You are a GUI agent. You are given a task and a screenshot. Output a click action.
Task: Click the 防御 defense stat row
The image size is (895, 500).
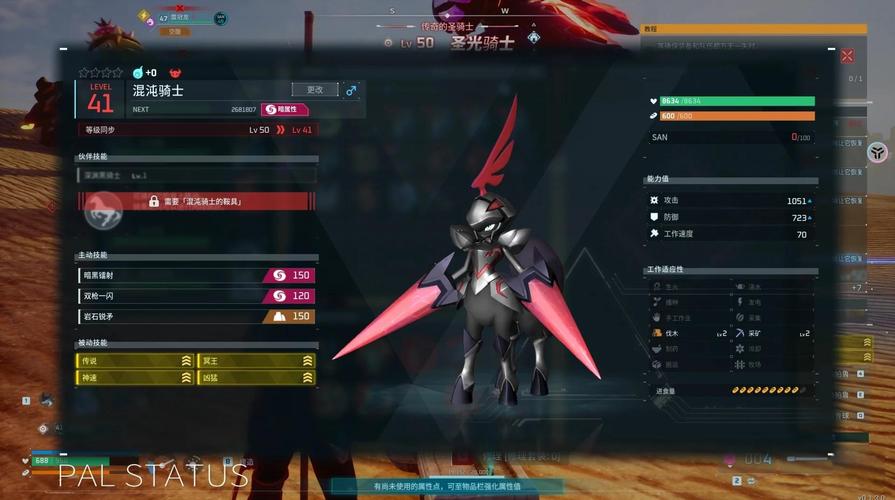pos(730,217)
